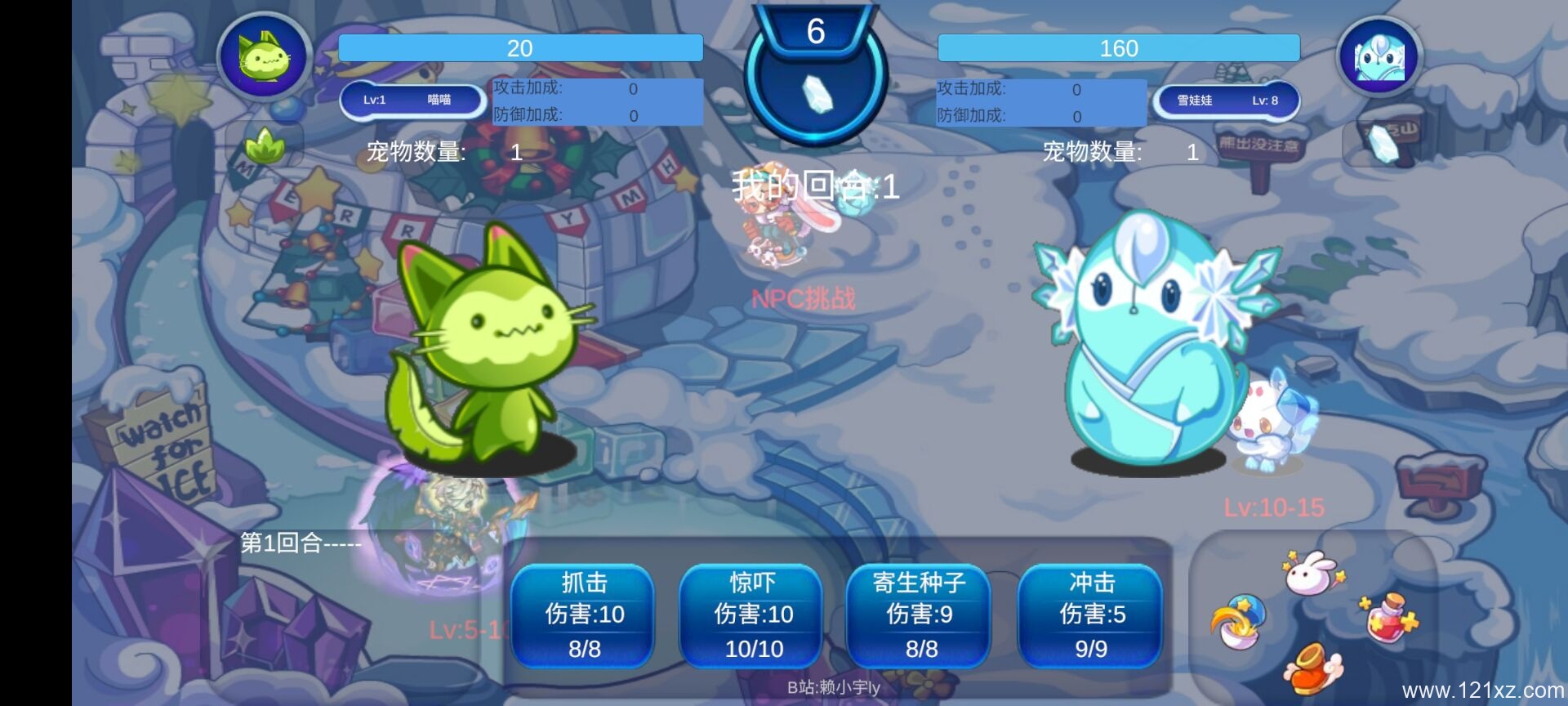Click the green cat player avatar
1568x706 pixels.
(x=264, y=56)
